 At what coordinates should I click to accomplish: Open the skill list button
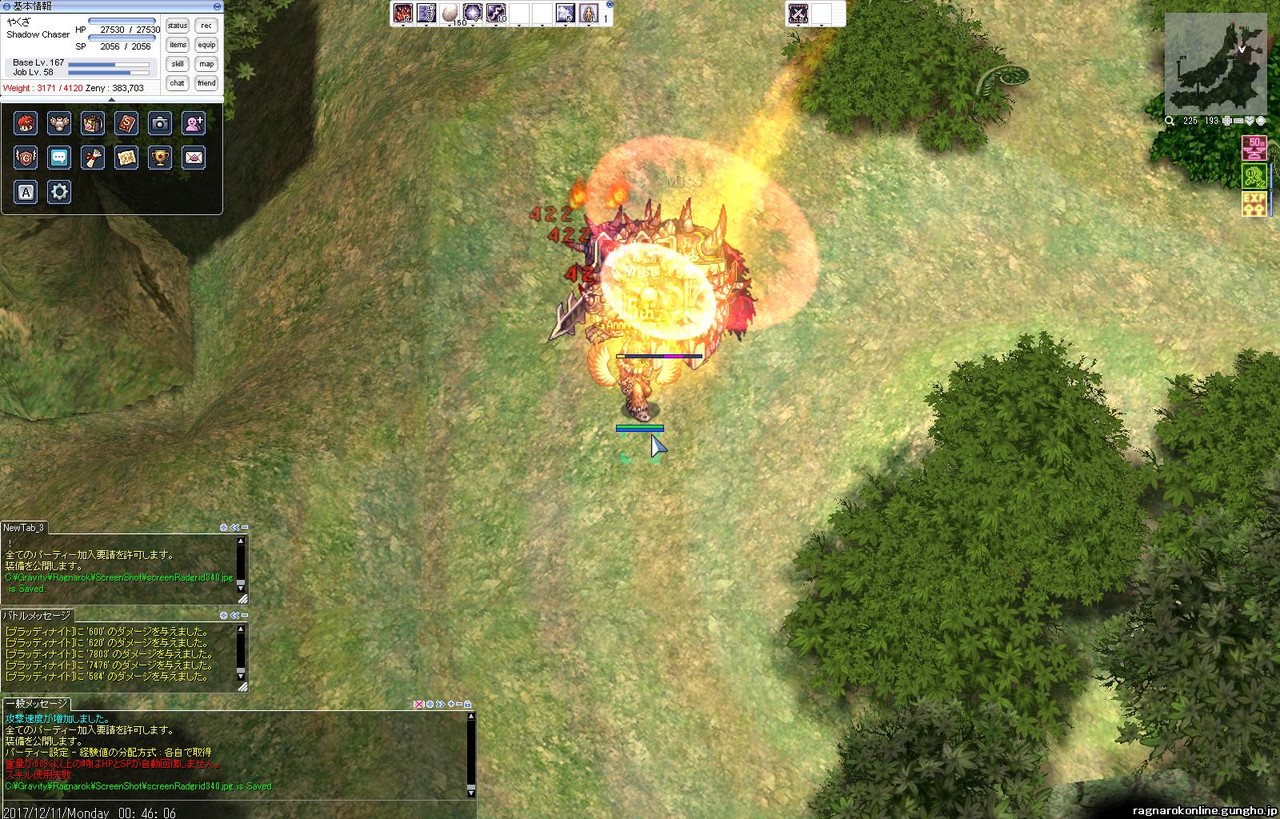(x=177, y=64)
